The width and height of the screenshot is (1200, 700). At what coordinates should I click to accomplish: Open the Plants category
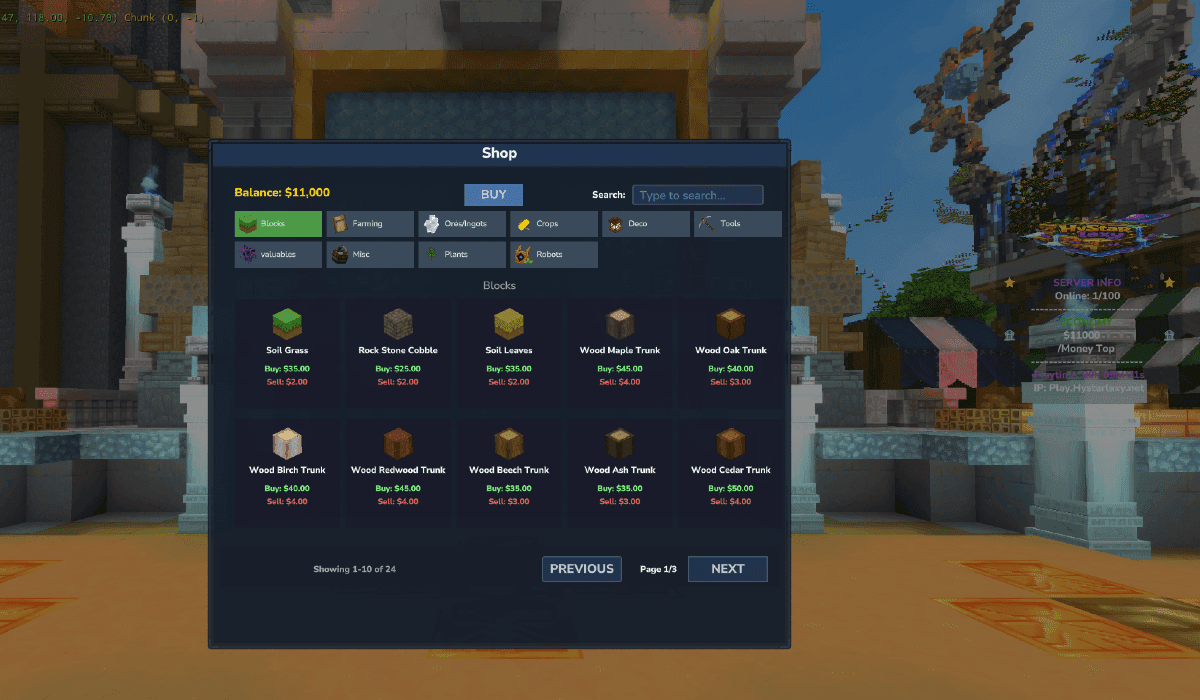click(x=462, y=254)
